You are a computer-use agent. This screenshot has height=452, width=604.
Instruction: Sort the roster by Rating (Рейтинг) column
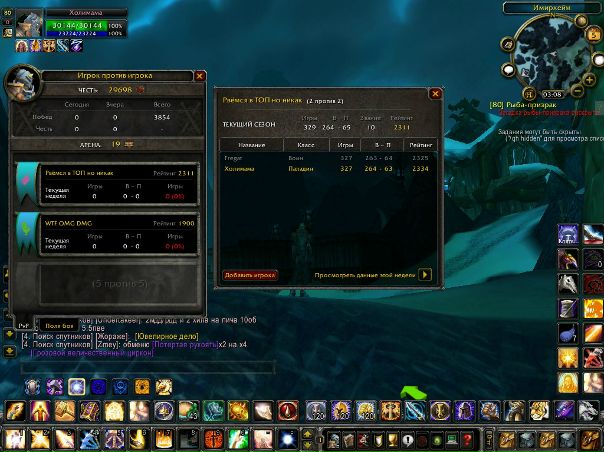pyautogui.click(x=421, y=145)
